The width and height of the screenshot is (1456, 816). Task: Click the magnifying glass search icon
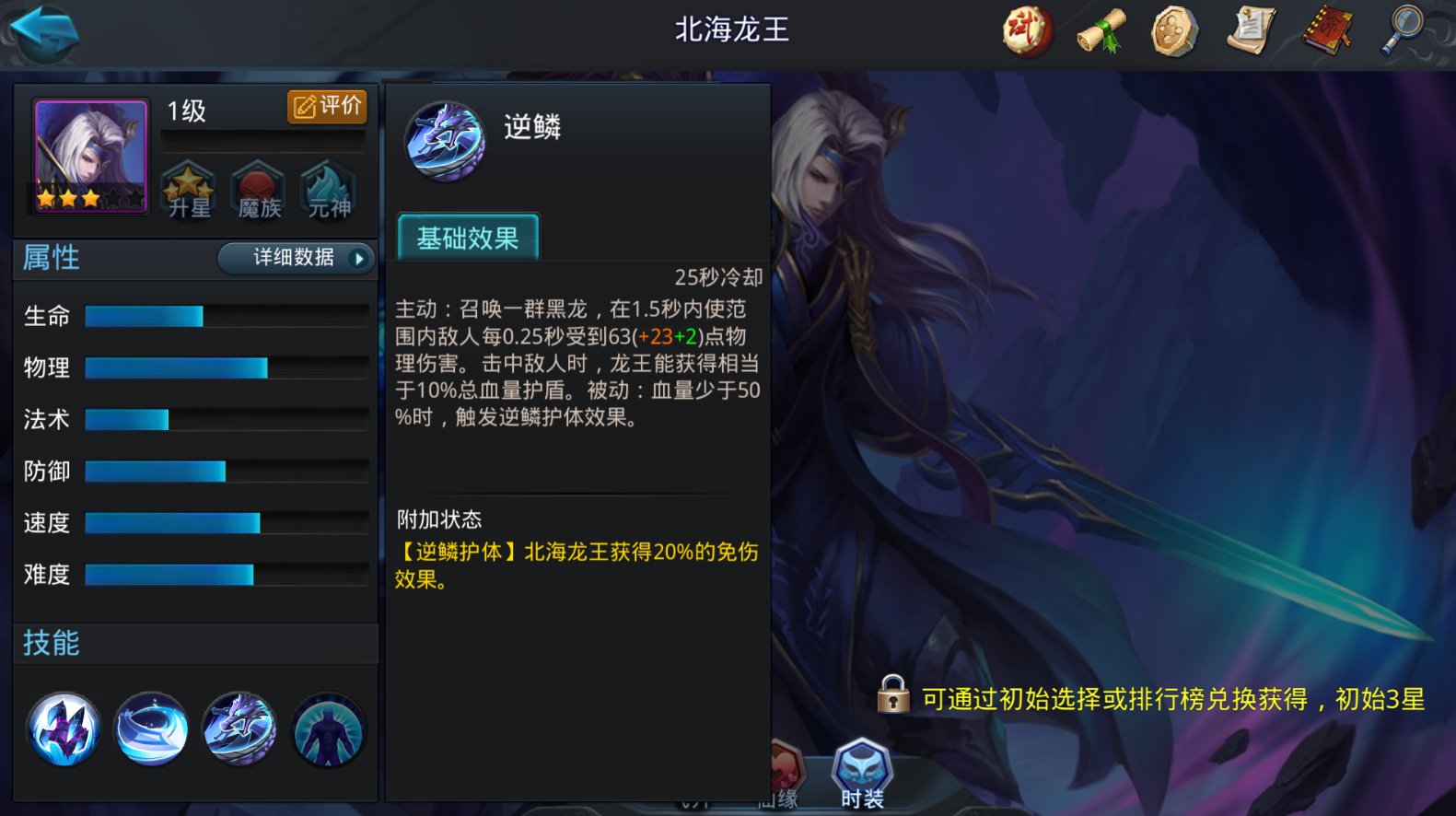(1402, 30)
